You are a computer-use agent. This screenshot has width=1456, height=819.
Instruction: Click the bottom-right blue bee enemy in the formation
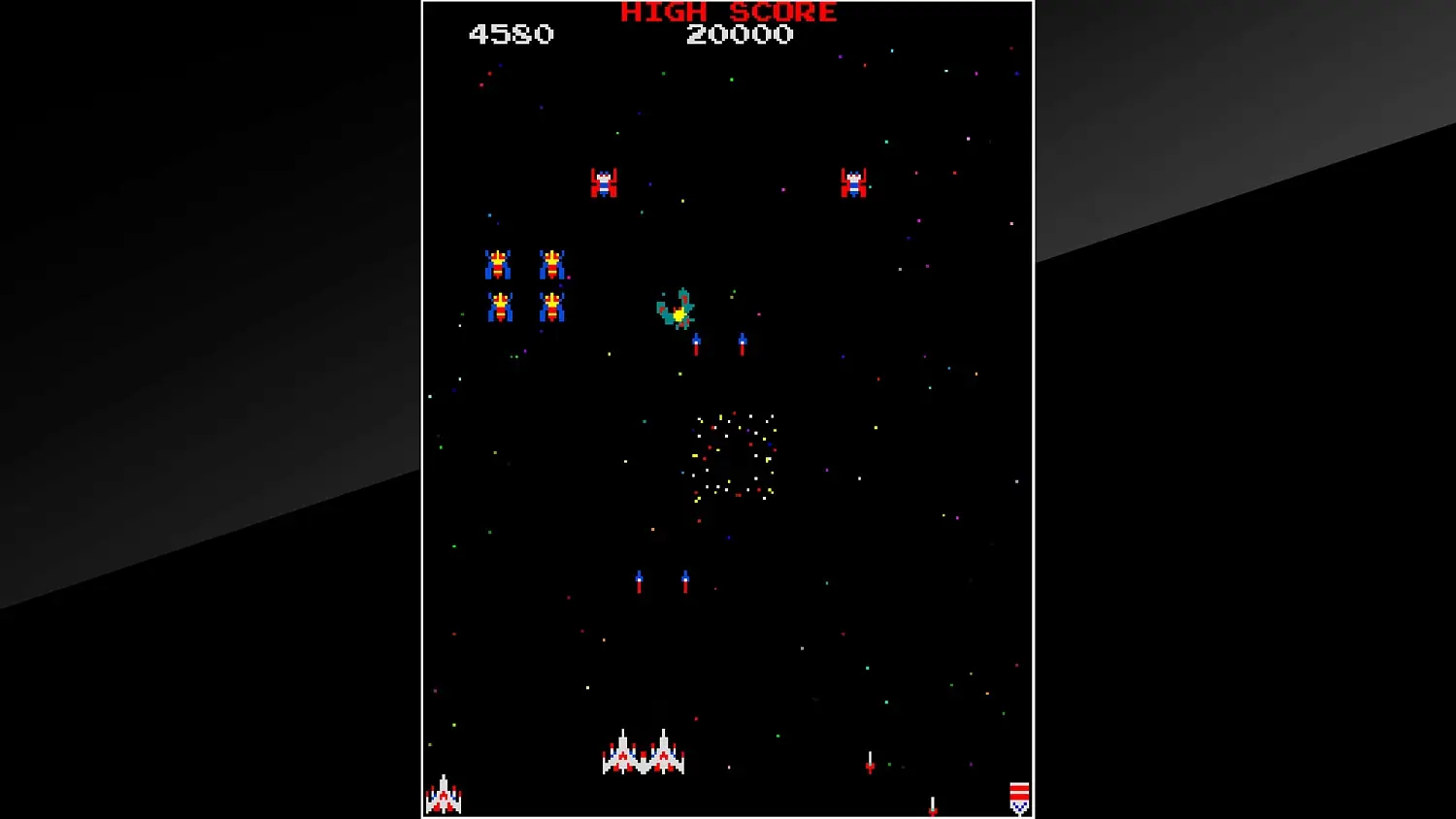552,309
